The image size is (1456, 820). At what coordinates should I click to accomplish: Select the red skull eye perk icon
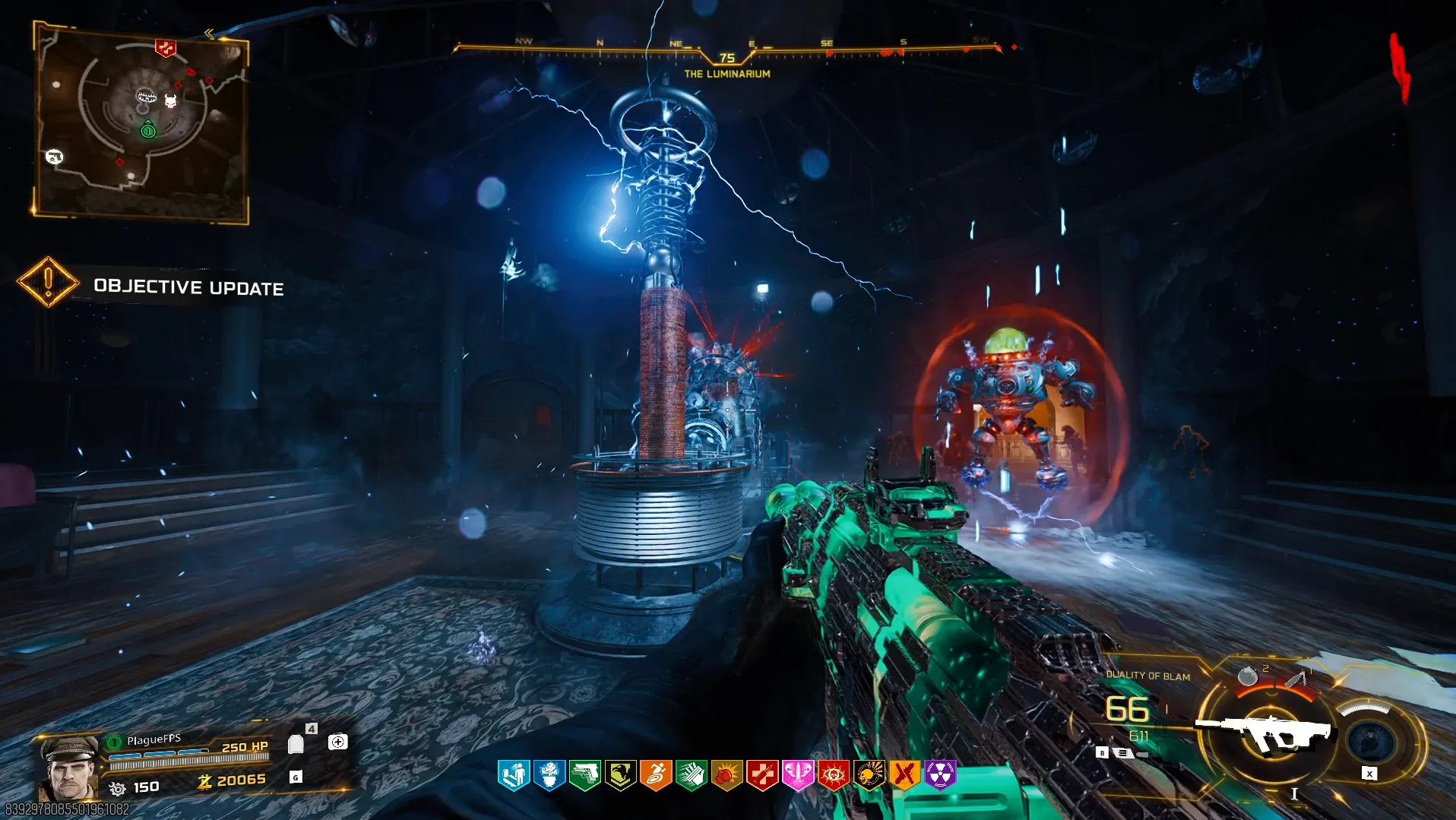pos(833,775)
